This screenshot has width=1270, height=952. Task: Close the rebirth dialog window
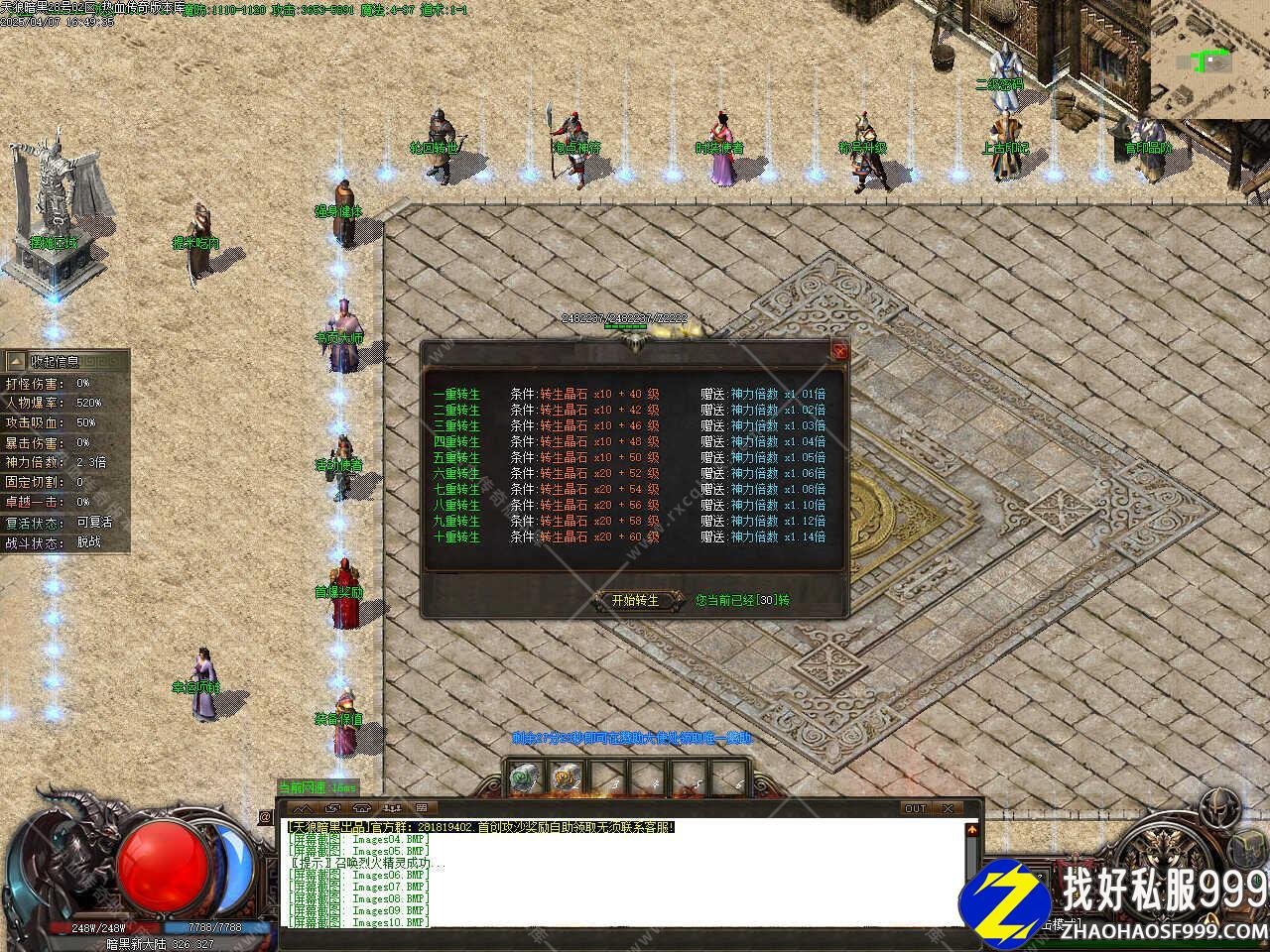(840, 350)
